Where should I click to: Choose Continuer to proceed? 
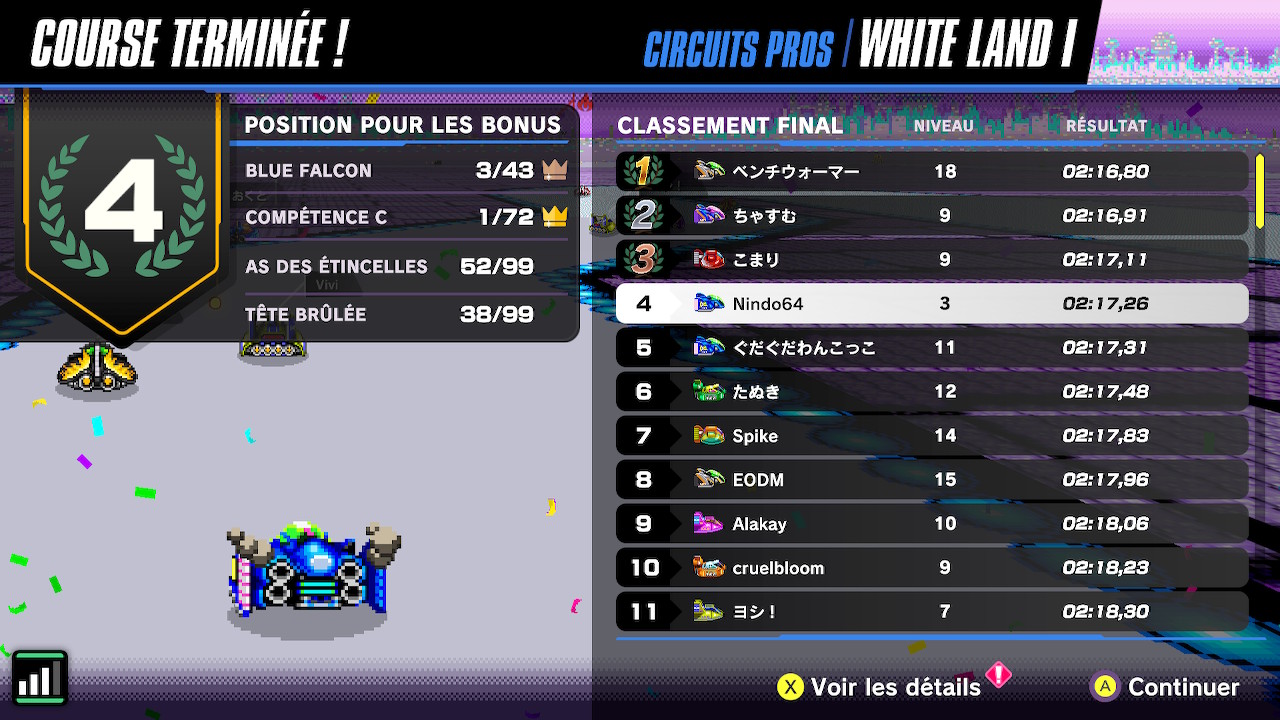click(x=1166, y=687)
